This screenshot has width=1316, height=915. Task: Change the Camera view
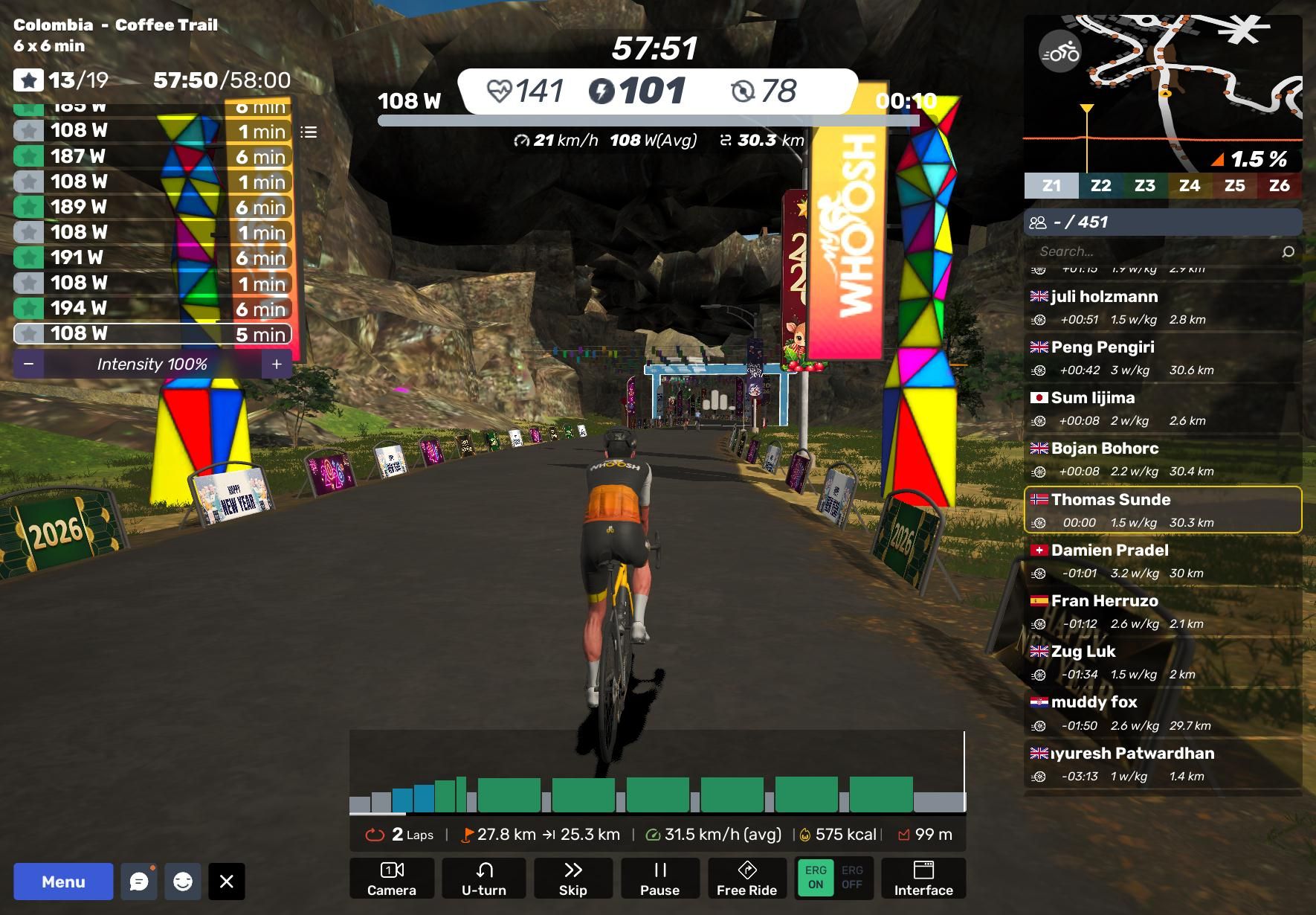pos(392,879)
